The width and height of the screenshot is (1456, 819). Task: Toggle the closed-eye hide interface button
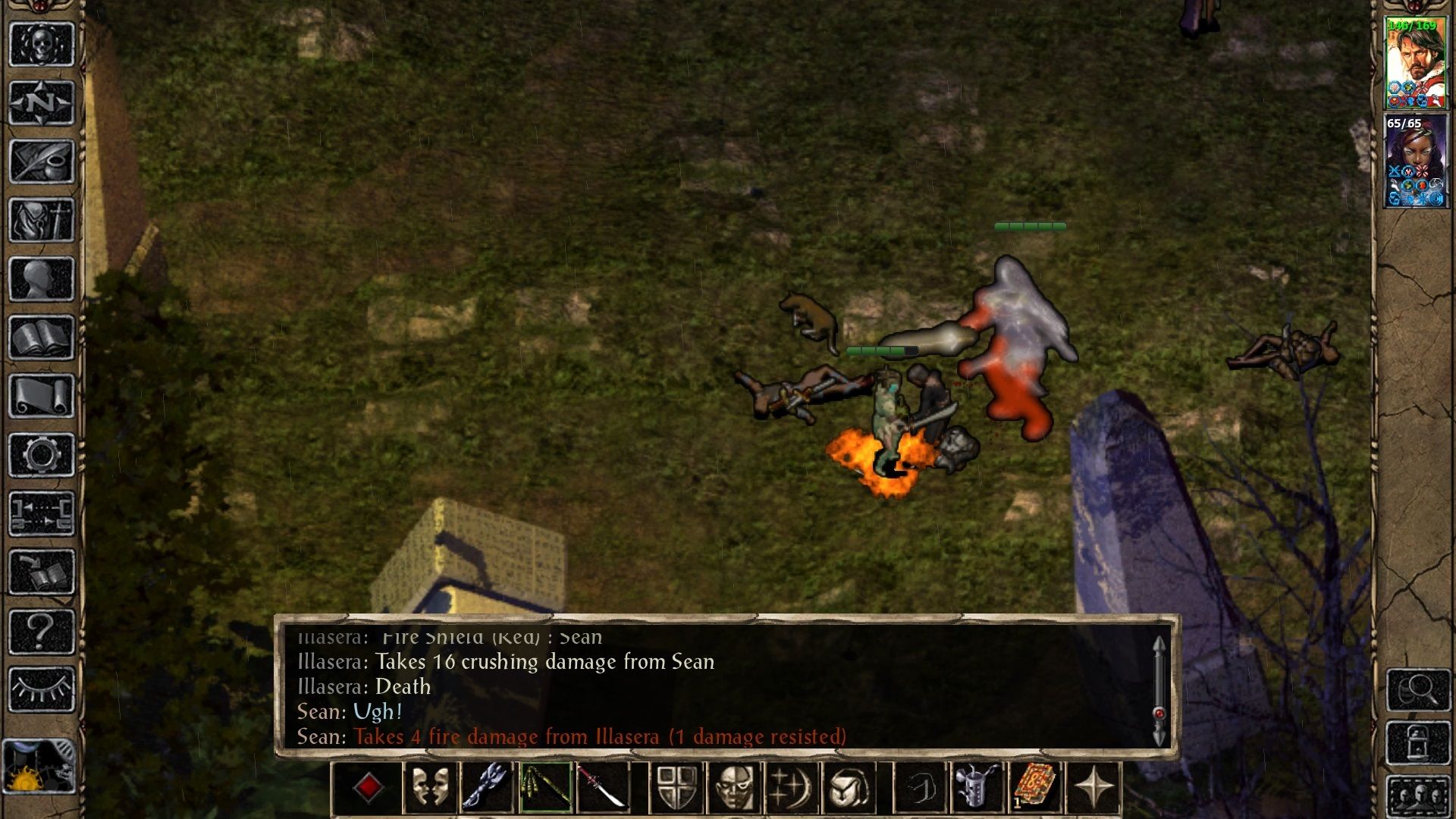click(42, 689)
